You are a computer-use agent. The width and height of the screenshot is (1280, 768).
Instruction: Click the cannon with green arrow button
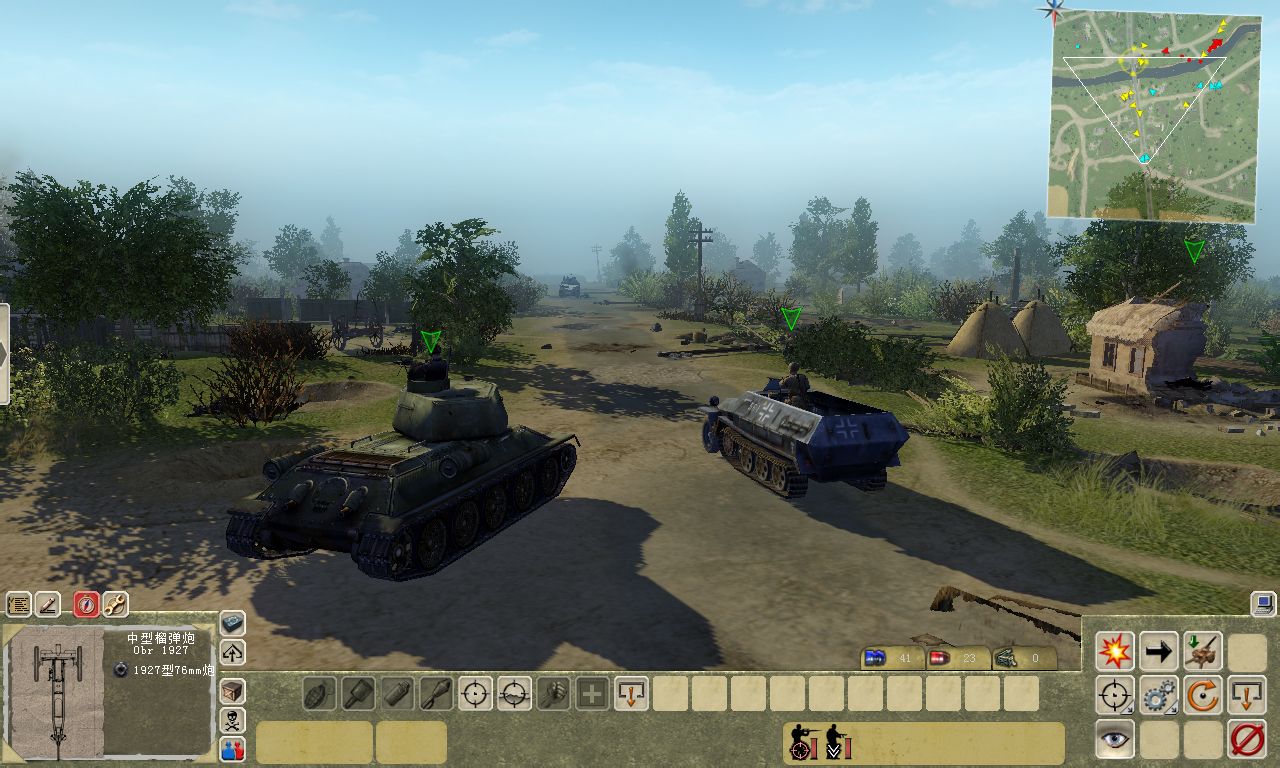click(x=1203, y=652)
